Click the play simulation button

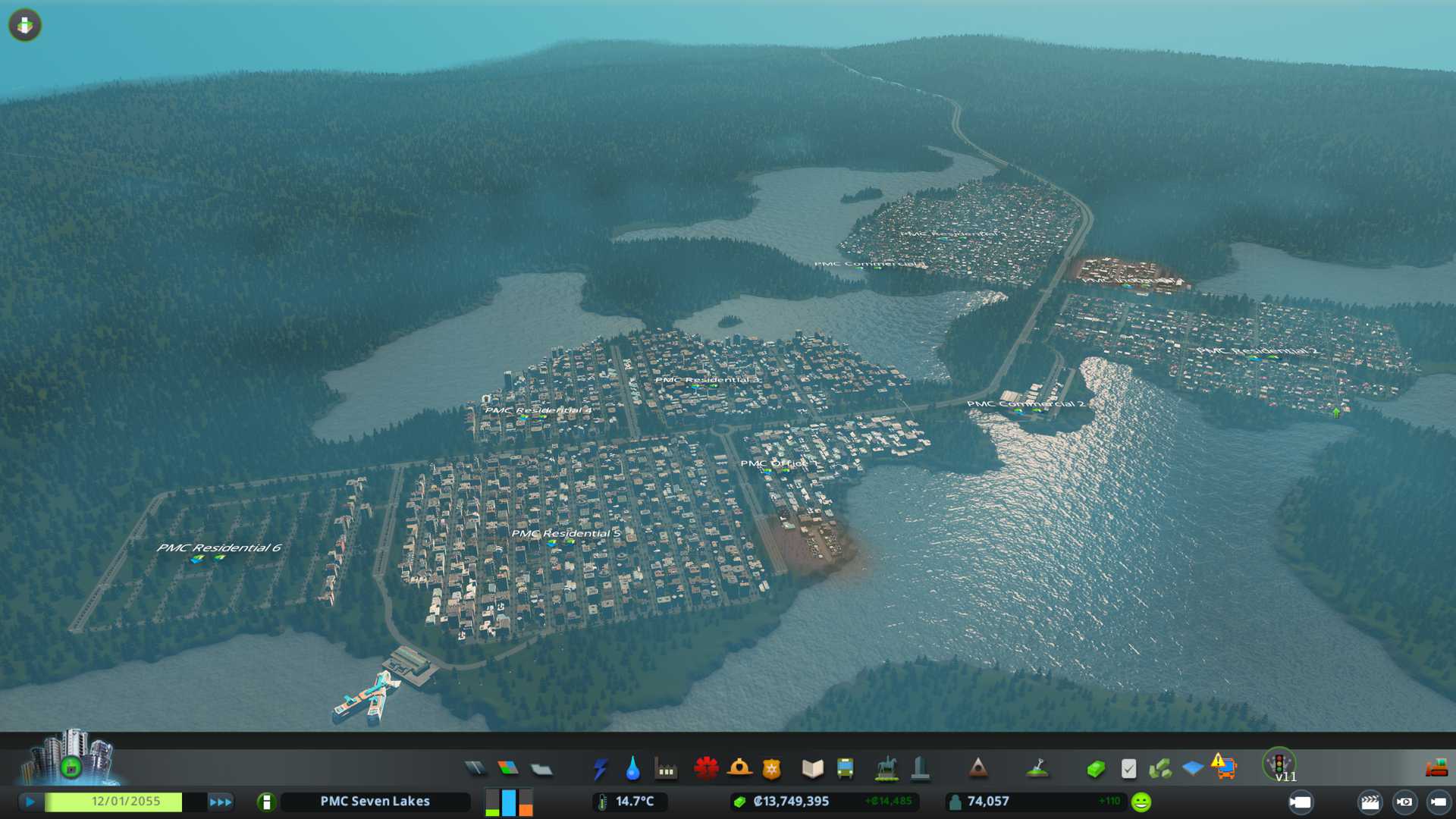click(x=30, y=802)
